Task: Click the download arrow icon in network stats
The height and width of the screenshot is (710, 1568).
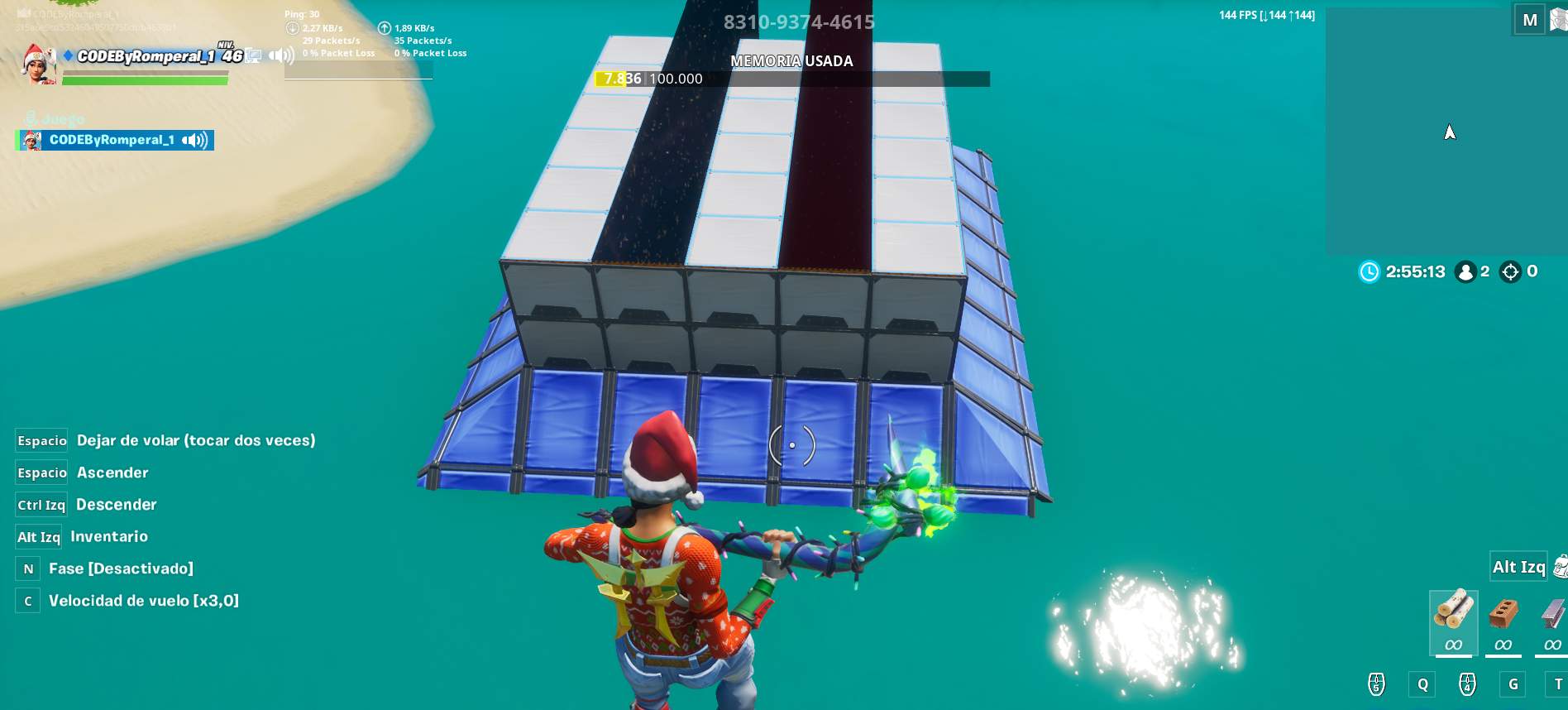Action: click(x=291, y=27)
